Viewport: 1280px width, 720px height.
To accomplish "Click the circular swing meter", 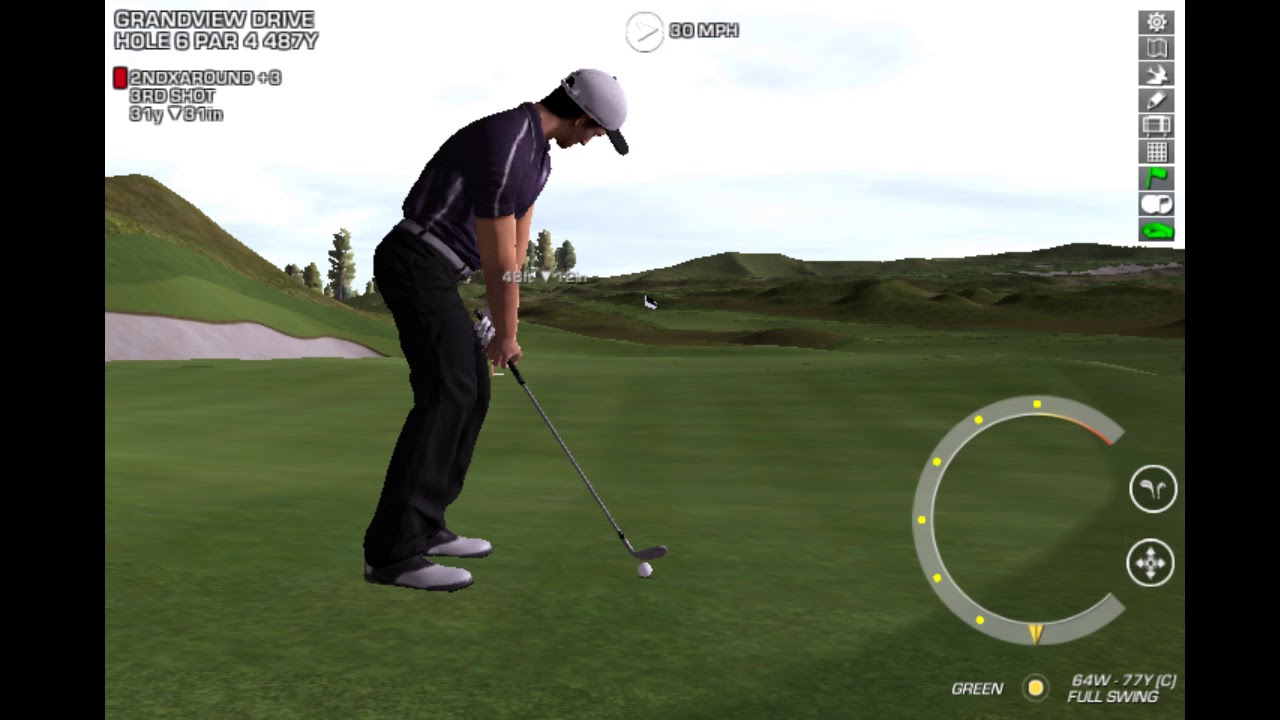I will click(1018, 520).
